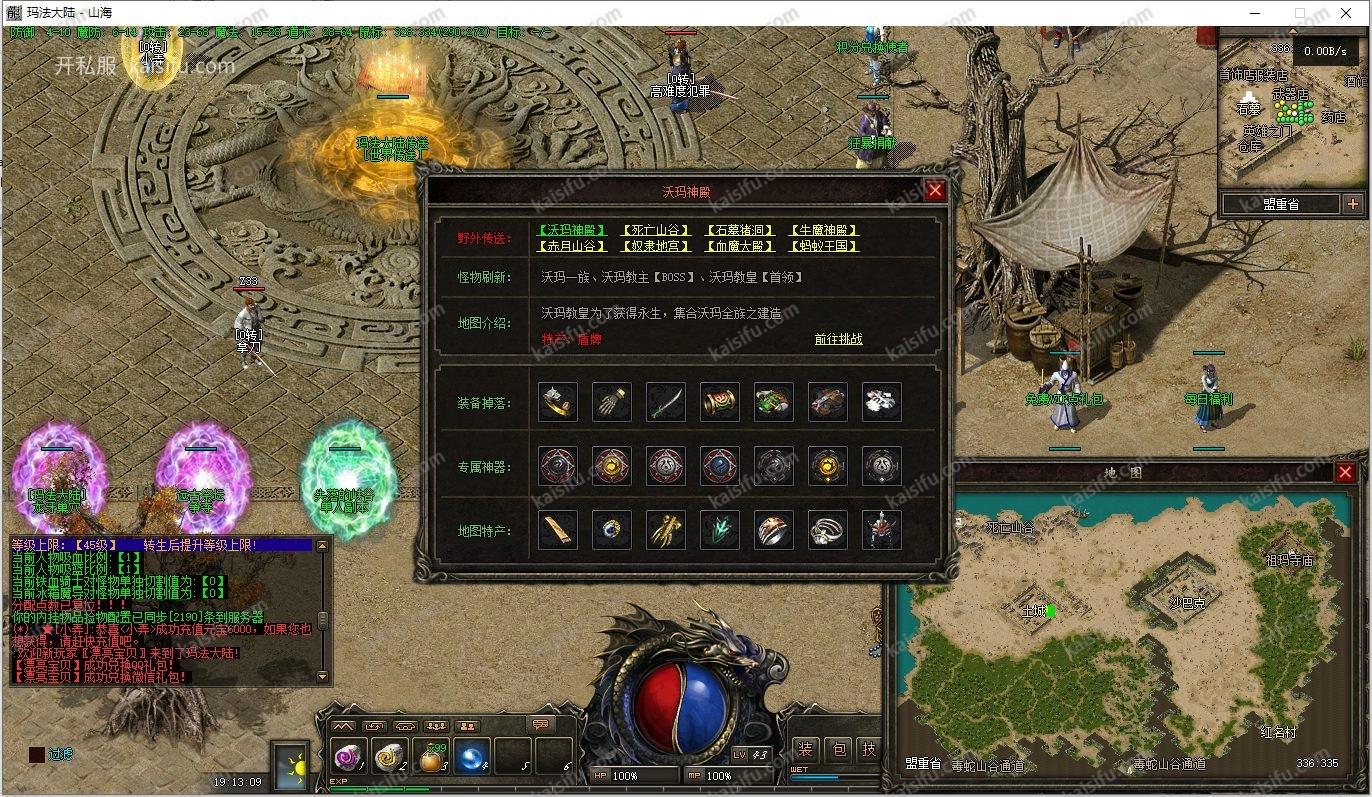The image size is (1372, 797).
Task: Close the 沃玛神殿 teleport dialog
Action: 935,190
